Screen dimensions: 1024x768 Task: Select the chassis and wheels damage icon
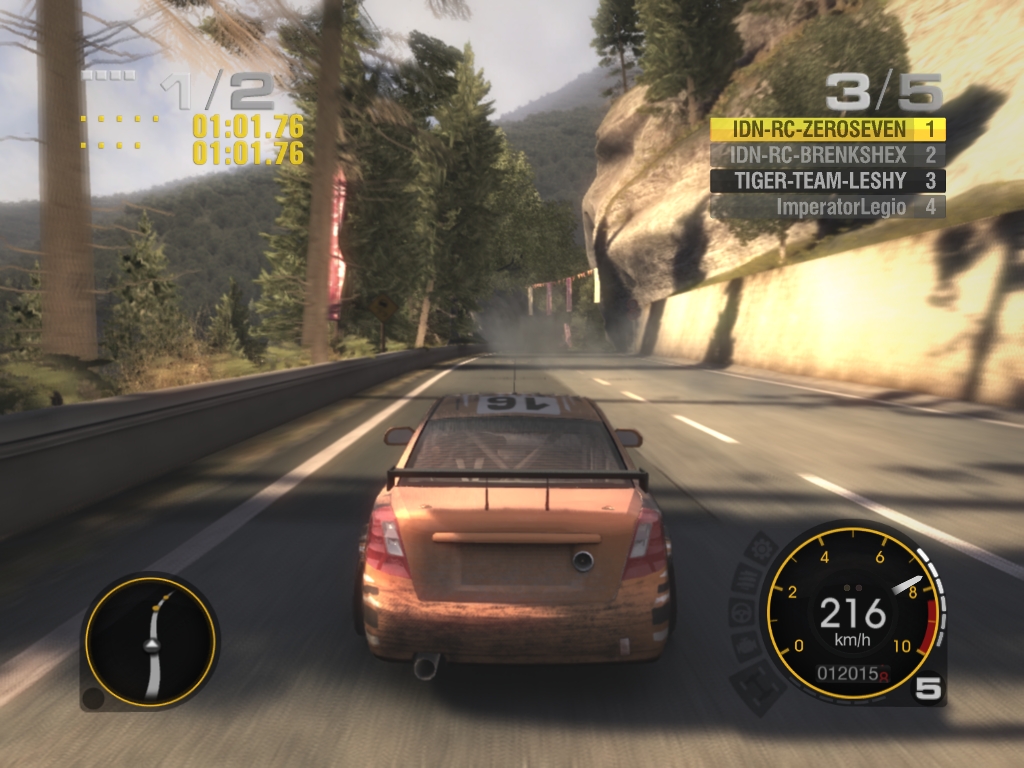click(758, 686)
